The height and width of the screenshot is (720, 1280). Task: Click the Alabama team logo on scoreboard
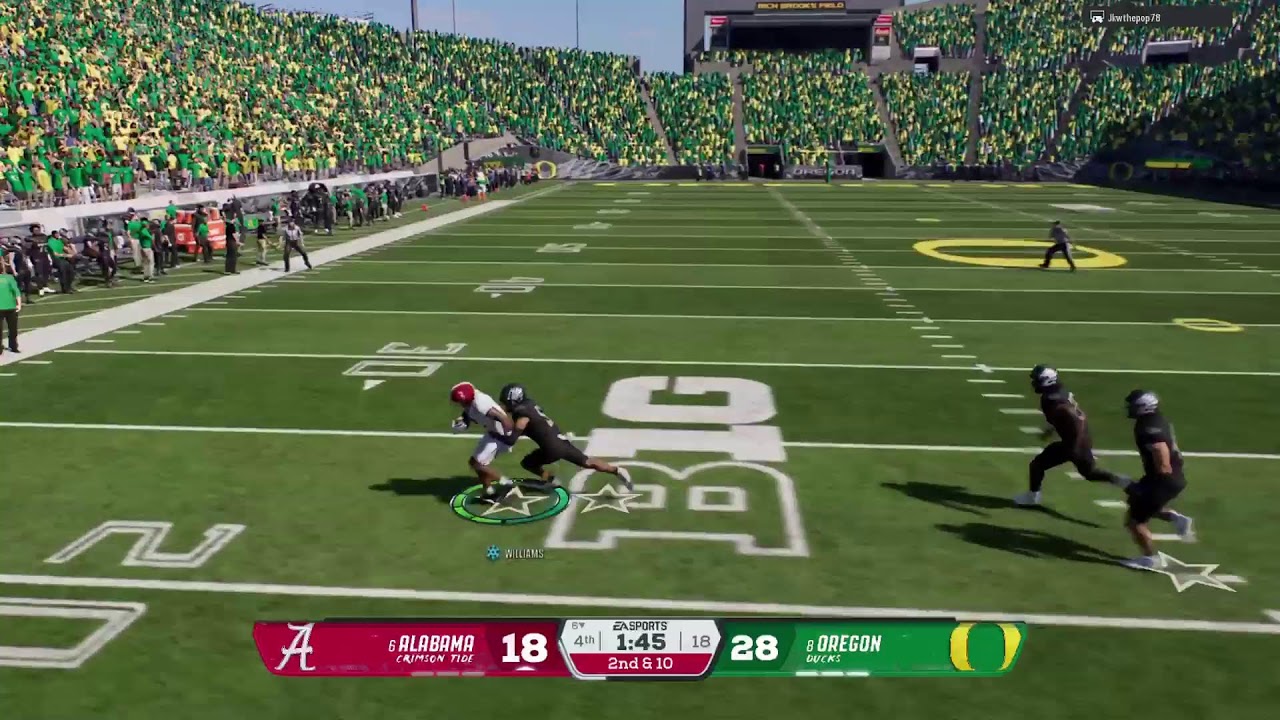295,648
